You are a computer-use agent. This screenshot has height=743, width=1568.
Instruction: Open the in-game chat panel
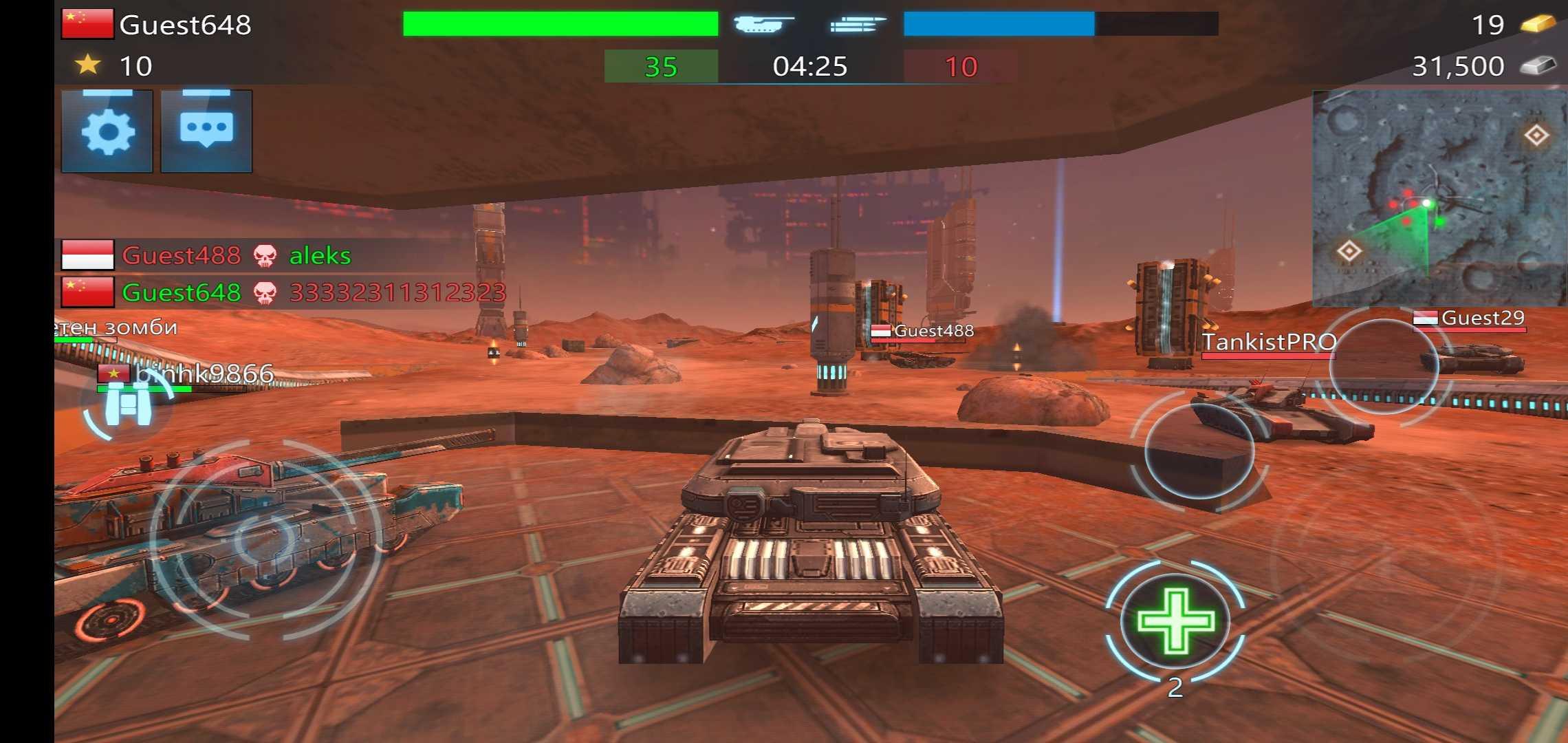point(206,132)
